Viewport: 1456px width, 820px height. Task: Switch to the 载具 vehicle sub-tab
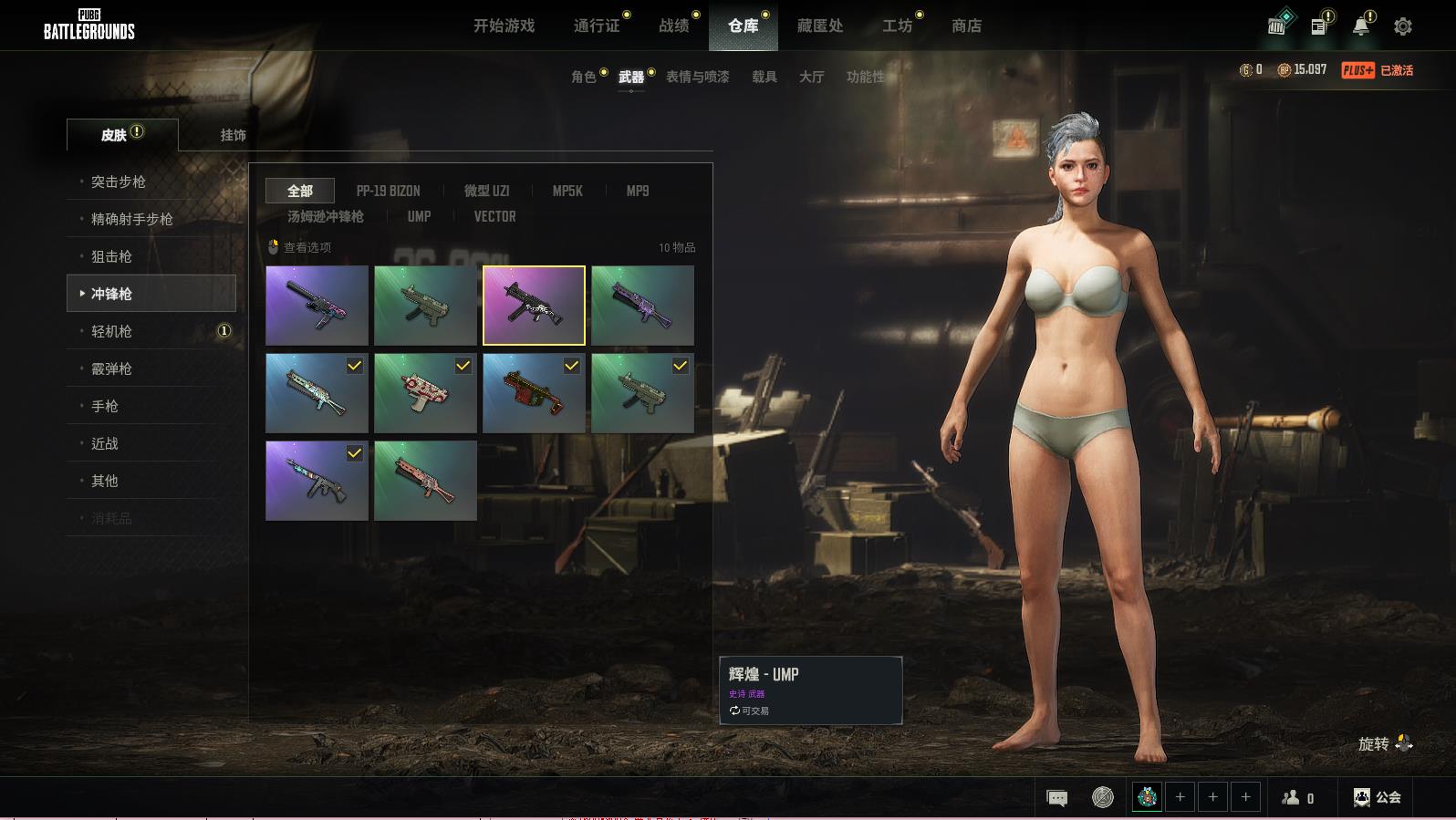tap(764, 77)
